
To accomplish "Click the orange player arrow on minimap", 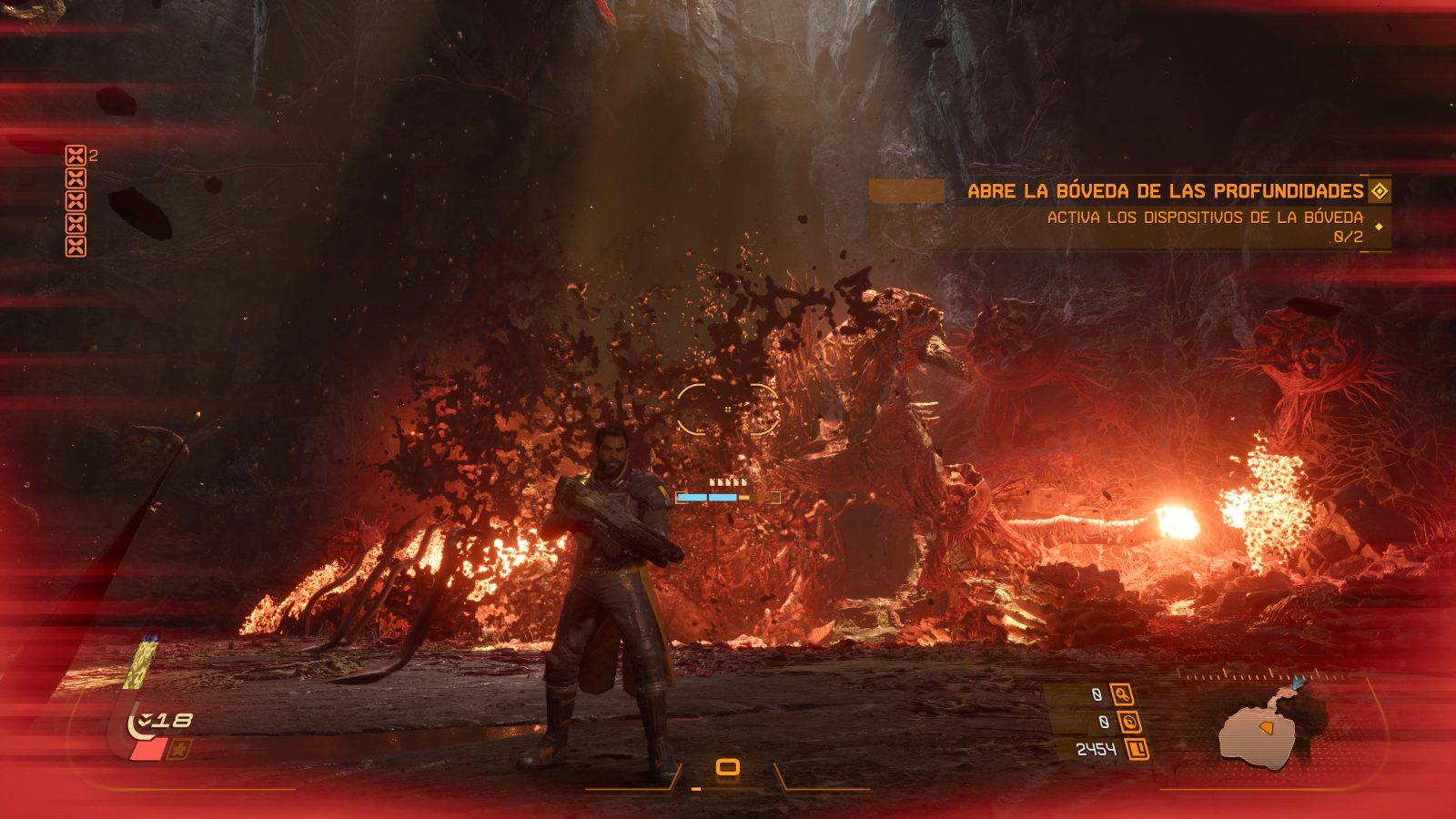I will (1266, 728).
